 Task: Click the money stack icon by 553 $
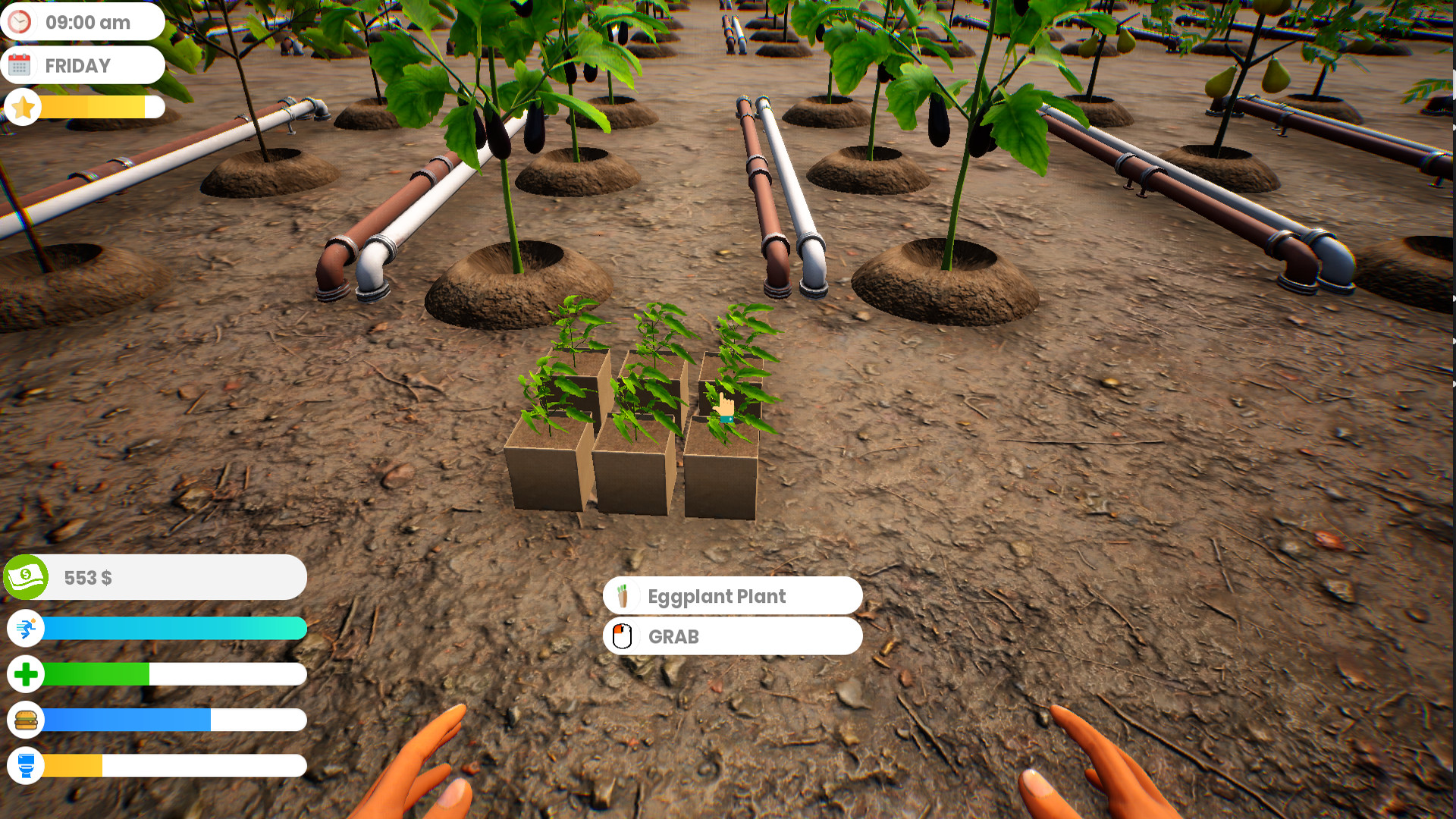click(26, 576)
